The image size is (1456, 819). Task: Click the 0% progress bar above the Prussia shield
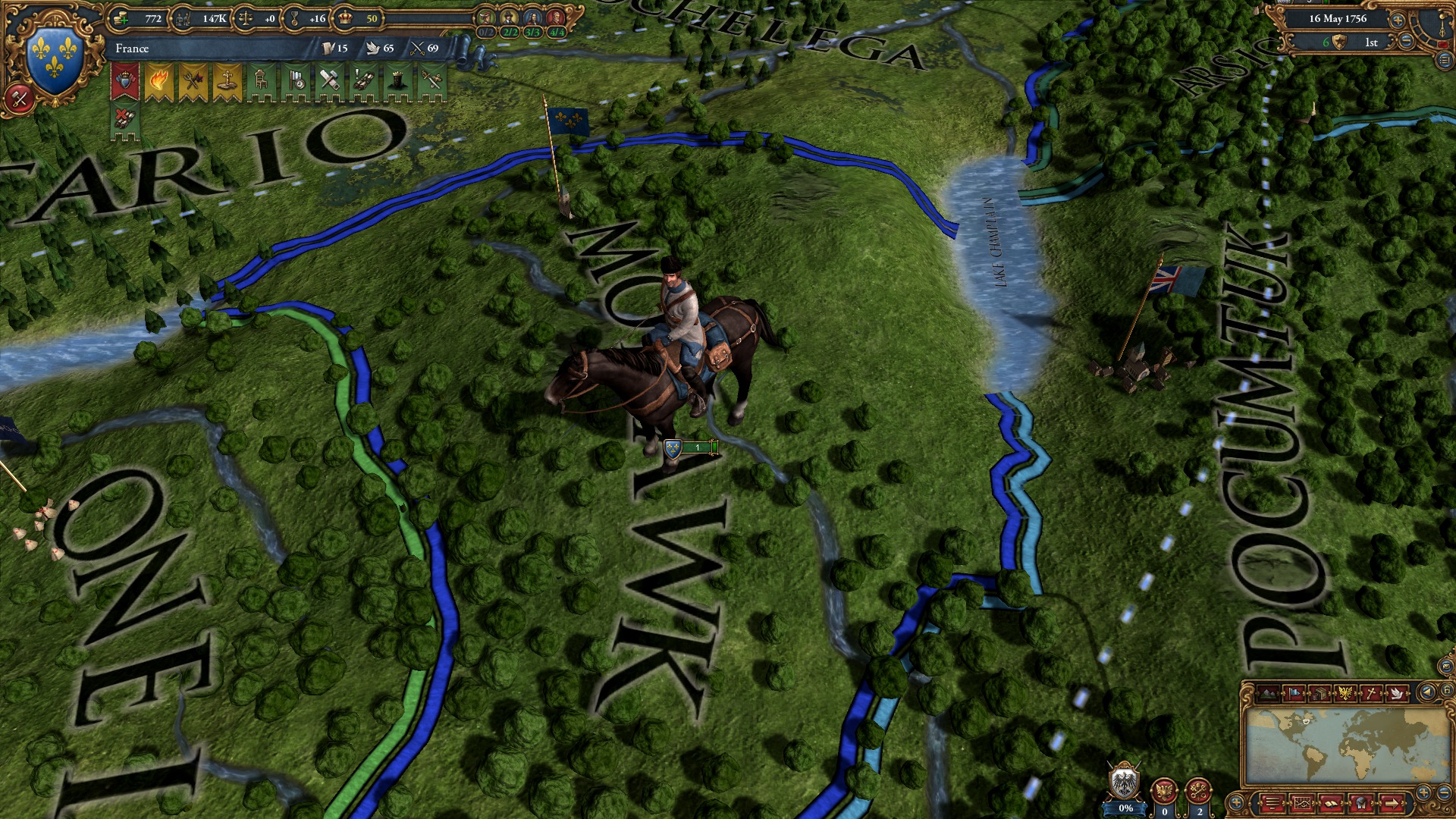coord(1125,808)
